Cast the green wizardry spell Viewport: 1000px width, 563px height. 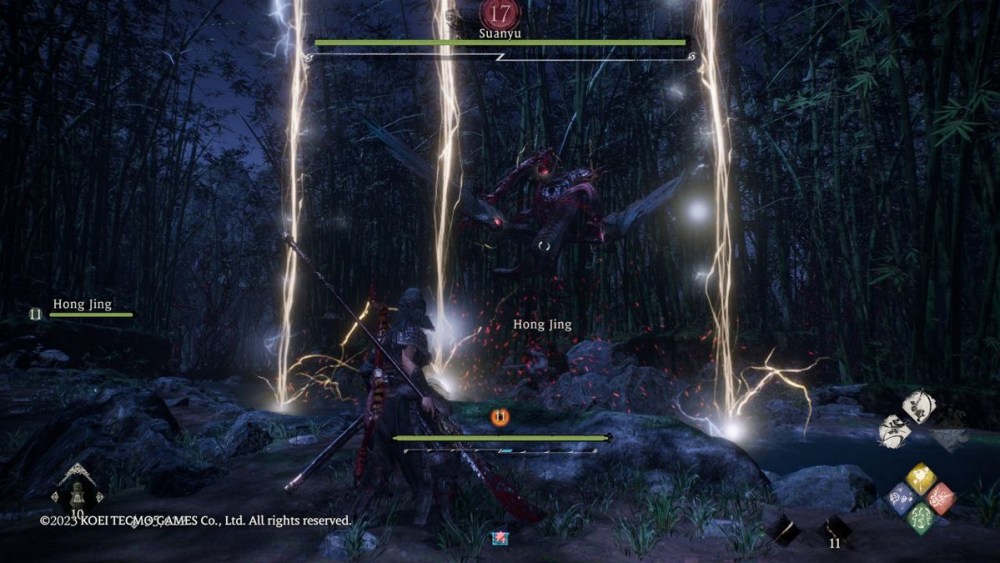click(x=921, y=516)
